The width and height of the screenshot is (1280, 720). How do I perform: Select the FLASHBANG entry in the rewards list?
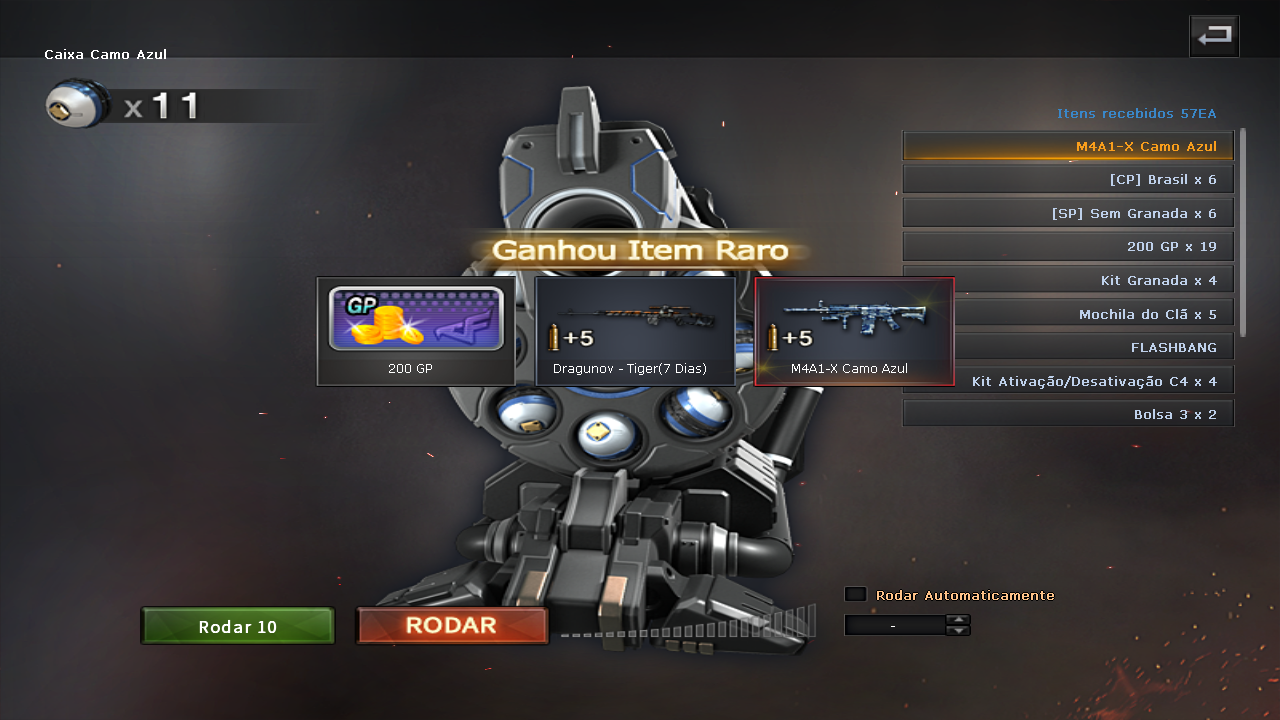(x=1067, y=346)
